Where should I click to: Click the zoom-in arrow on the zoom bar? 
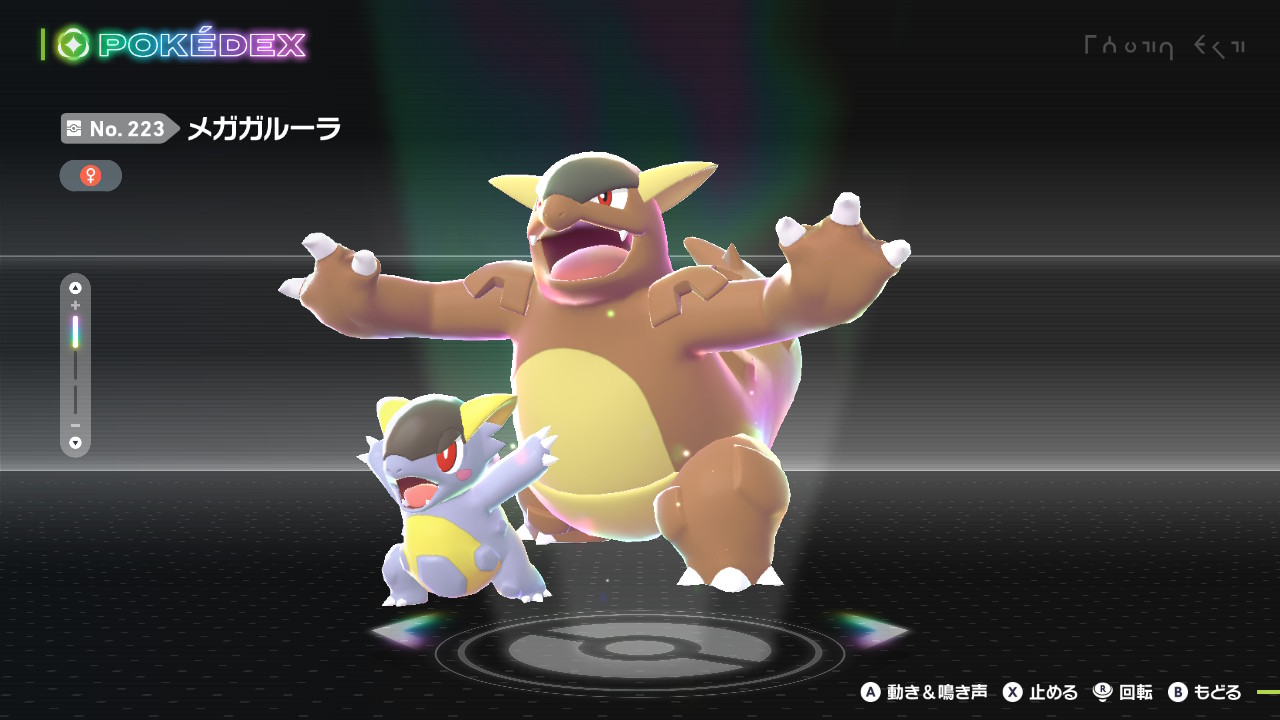click(x=75, y=288)
